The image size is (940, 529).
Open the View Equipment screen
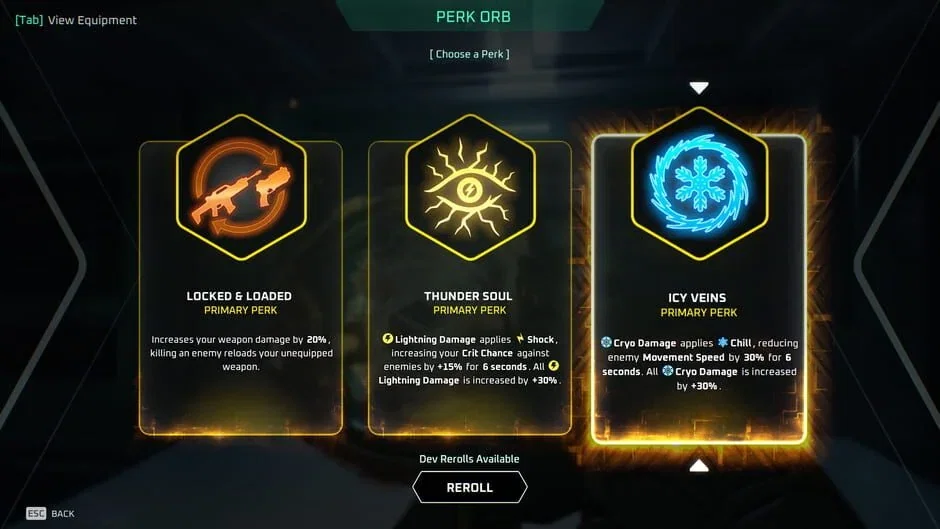76,20
